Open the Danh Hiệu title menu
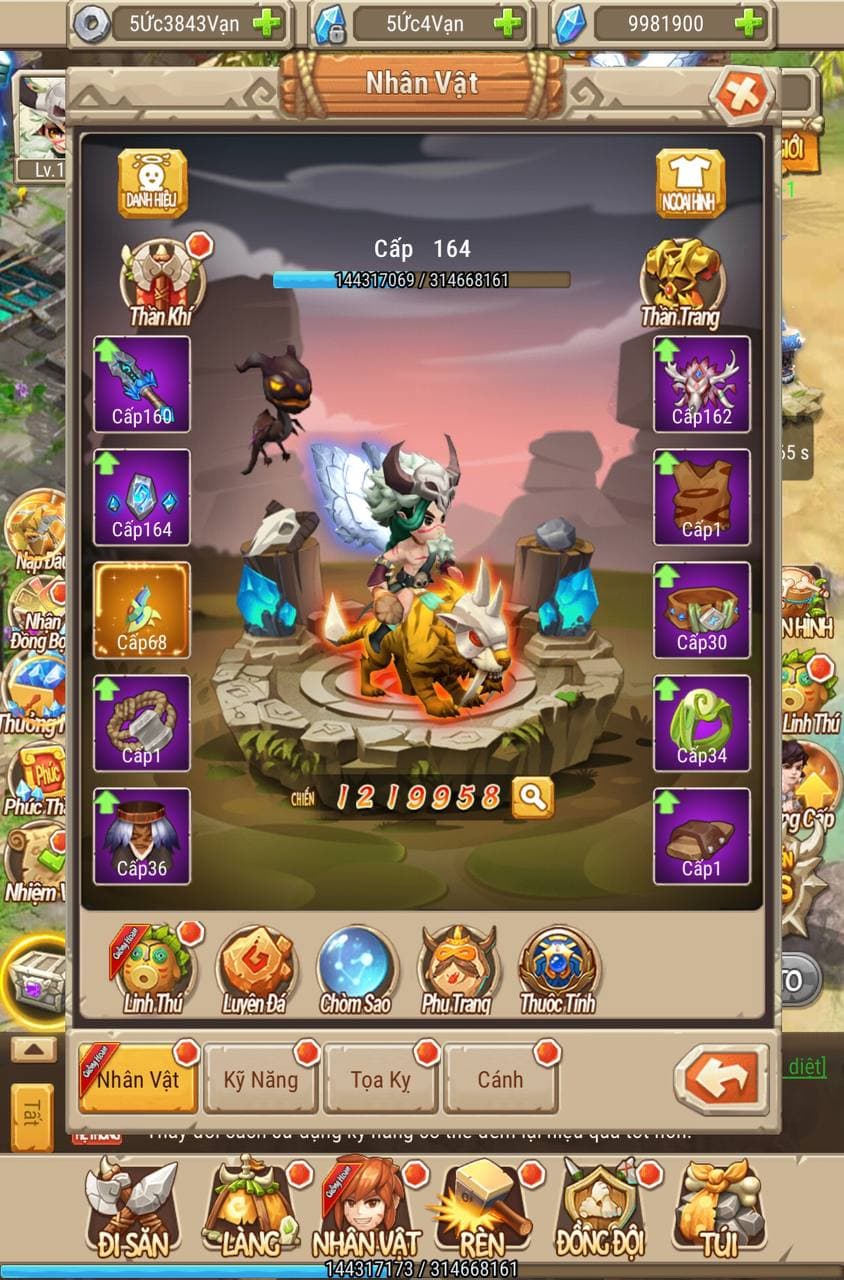This screenshot has height=1280, width=844. coord(152,183)
